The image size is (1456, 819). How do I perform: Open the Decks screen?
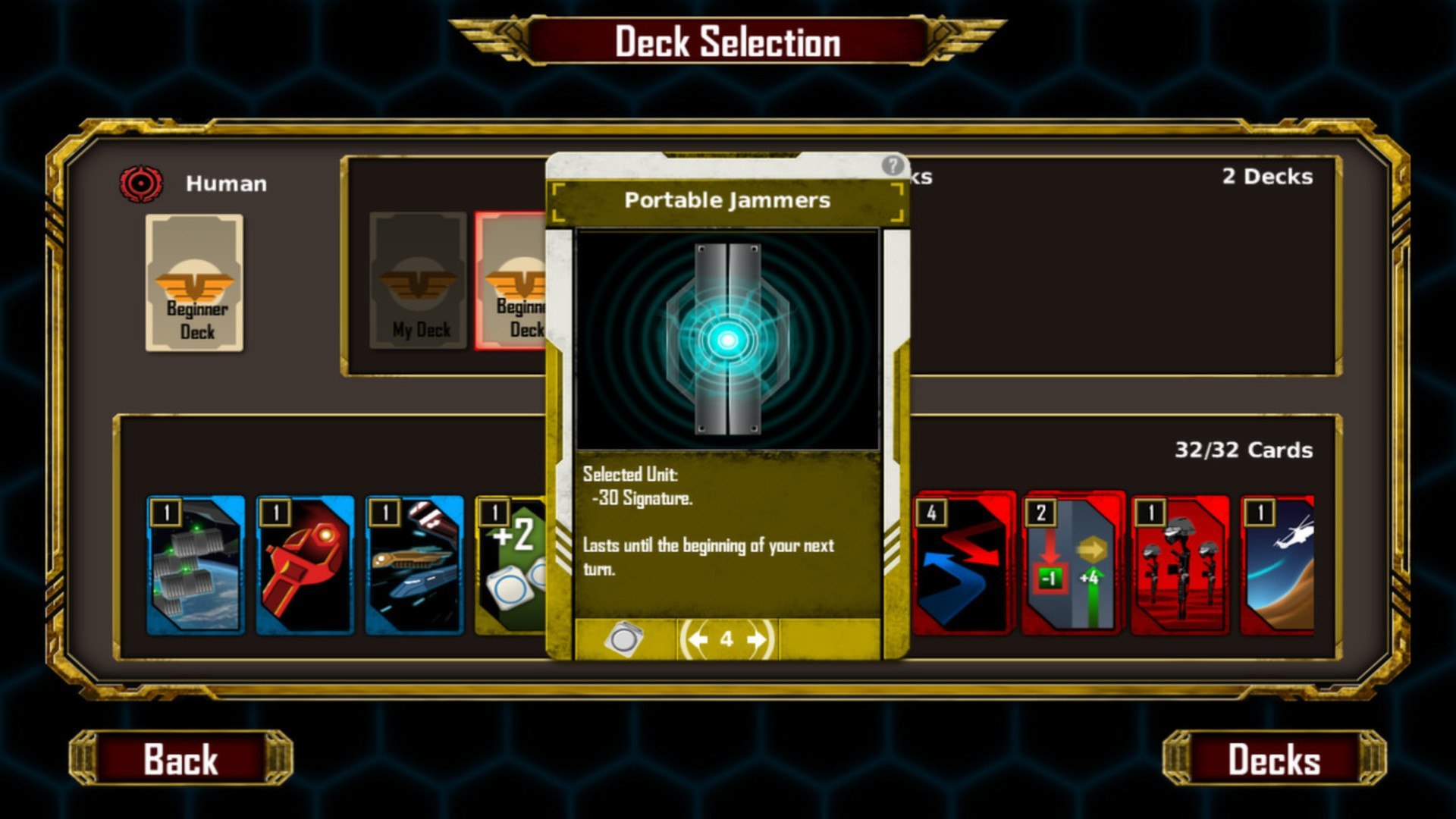(x=1274, y=758)
